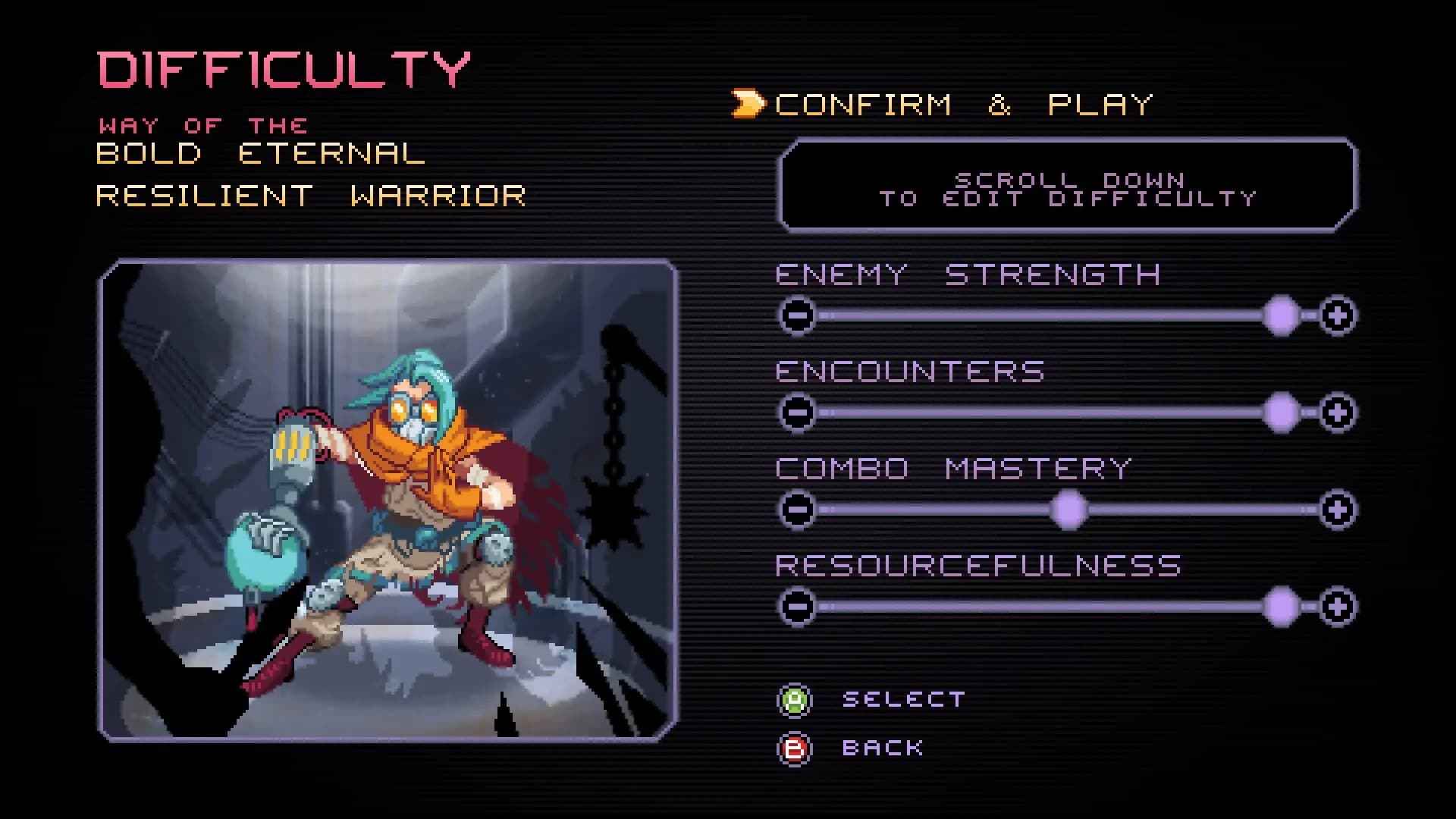Click the minus icon on Enemy Strength
Viewport: 1456px width, 819px height.
(798, 314)
